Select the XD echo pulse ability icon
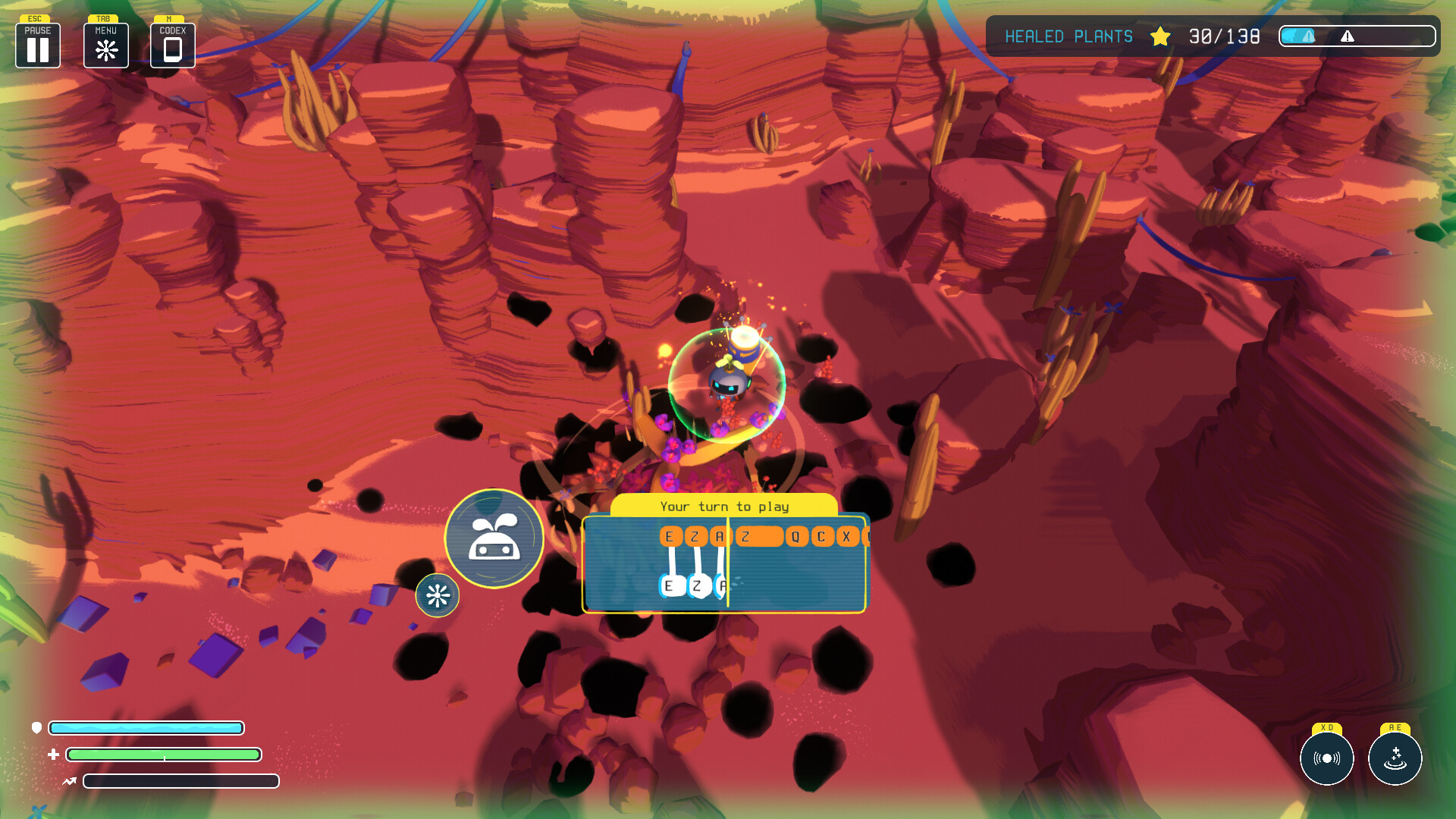This screenshot has width=1456, height=819. point(1327,758)
